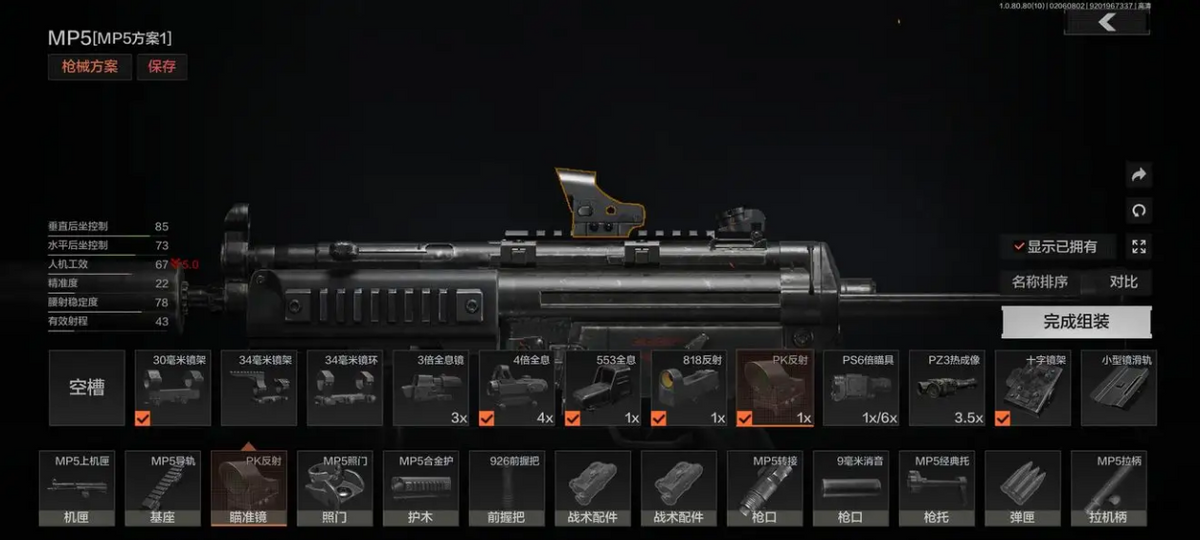1200x540 pixels.
Task: Select the 空槽 empty slot option
Action: [87, 388]
